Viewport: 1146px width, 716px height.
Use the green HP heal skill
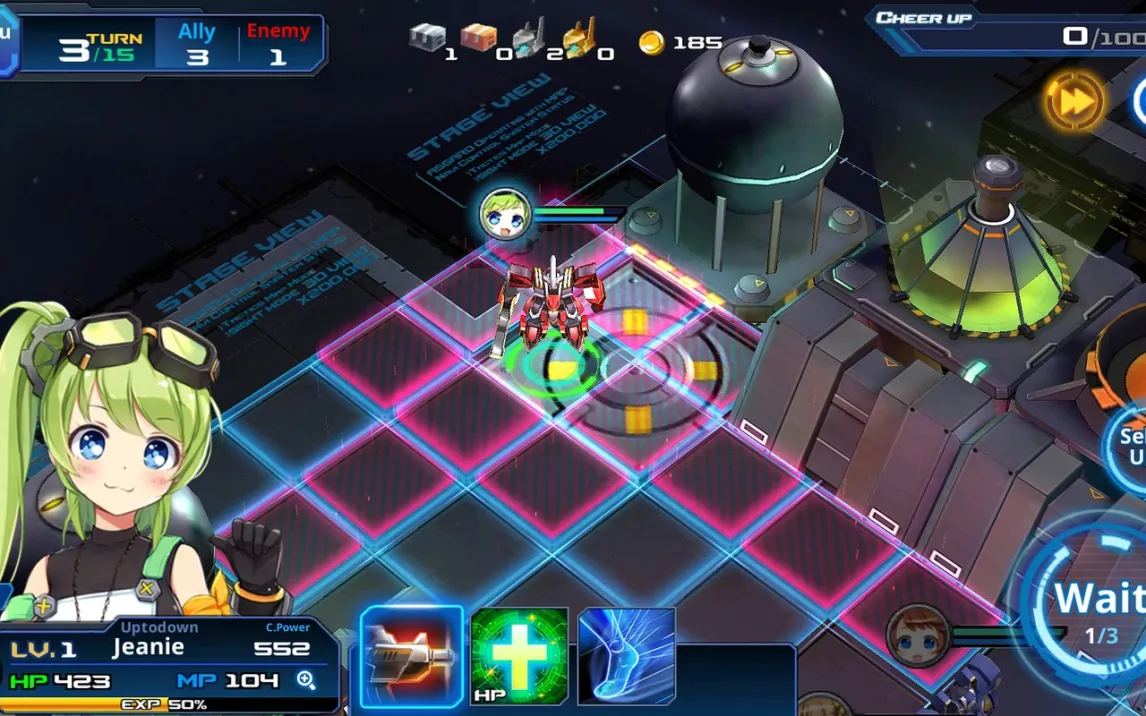[519, 655]
